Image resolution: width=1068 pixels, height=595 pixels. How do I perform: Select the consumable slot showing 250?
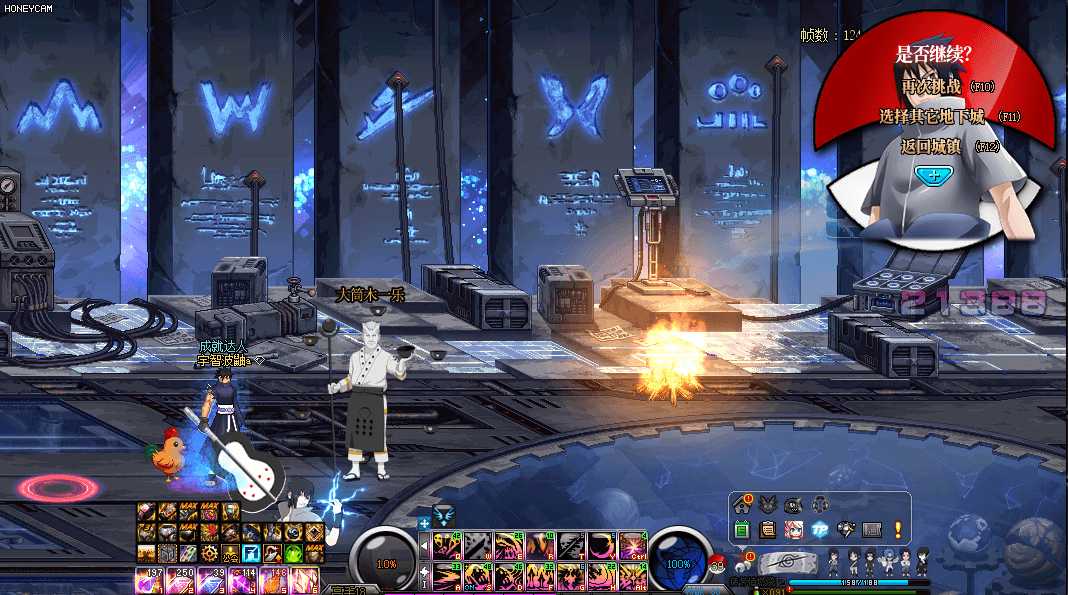pos(180,579)
